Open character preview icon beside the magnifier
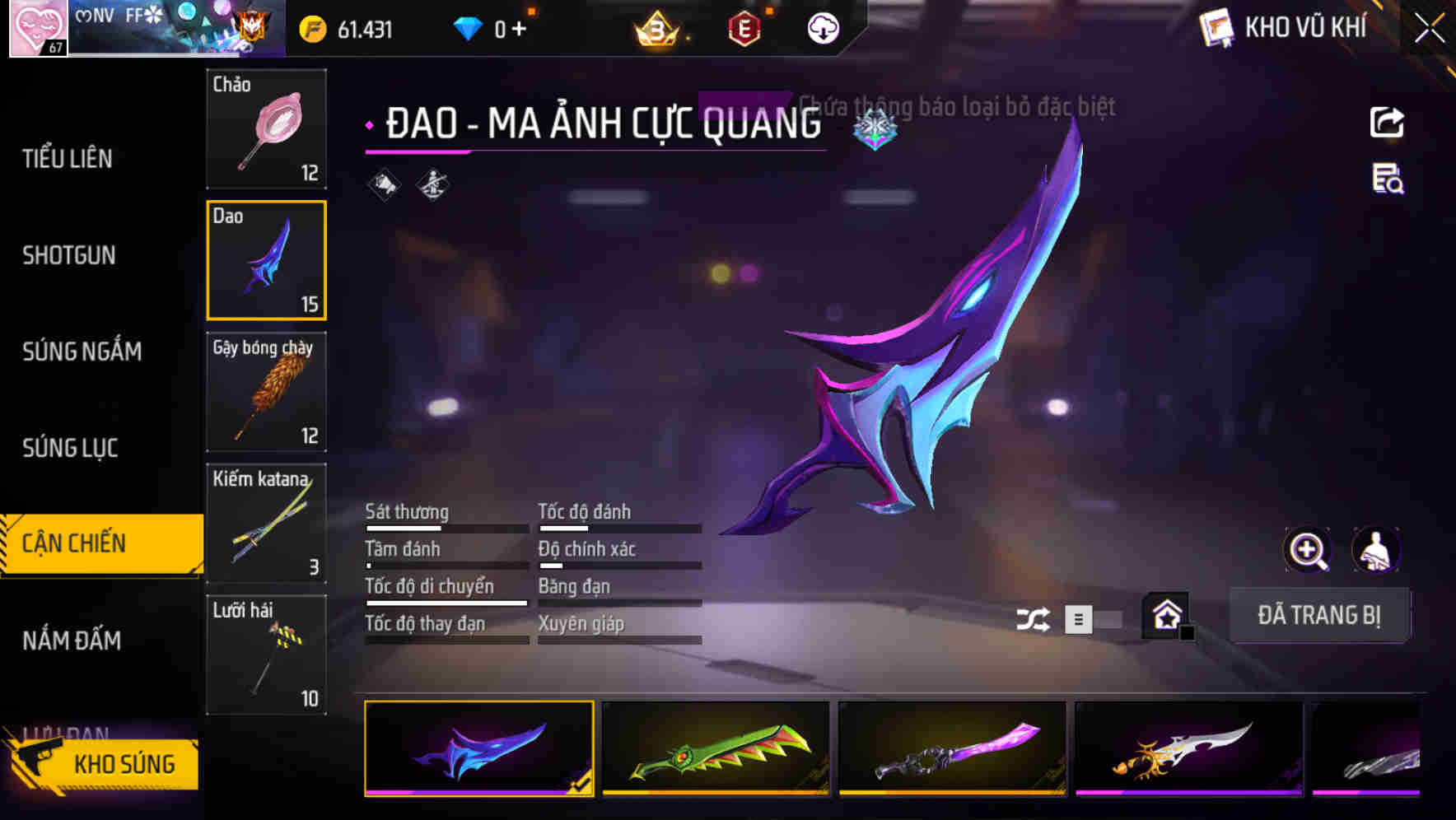The height and width of the screenshot is (820, 1456). (1376, 550)
